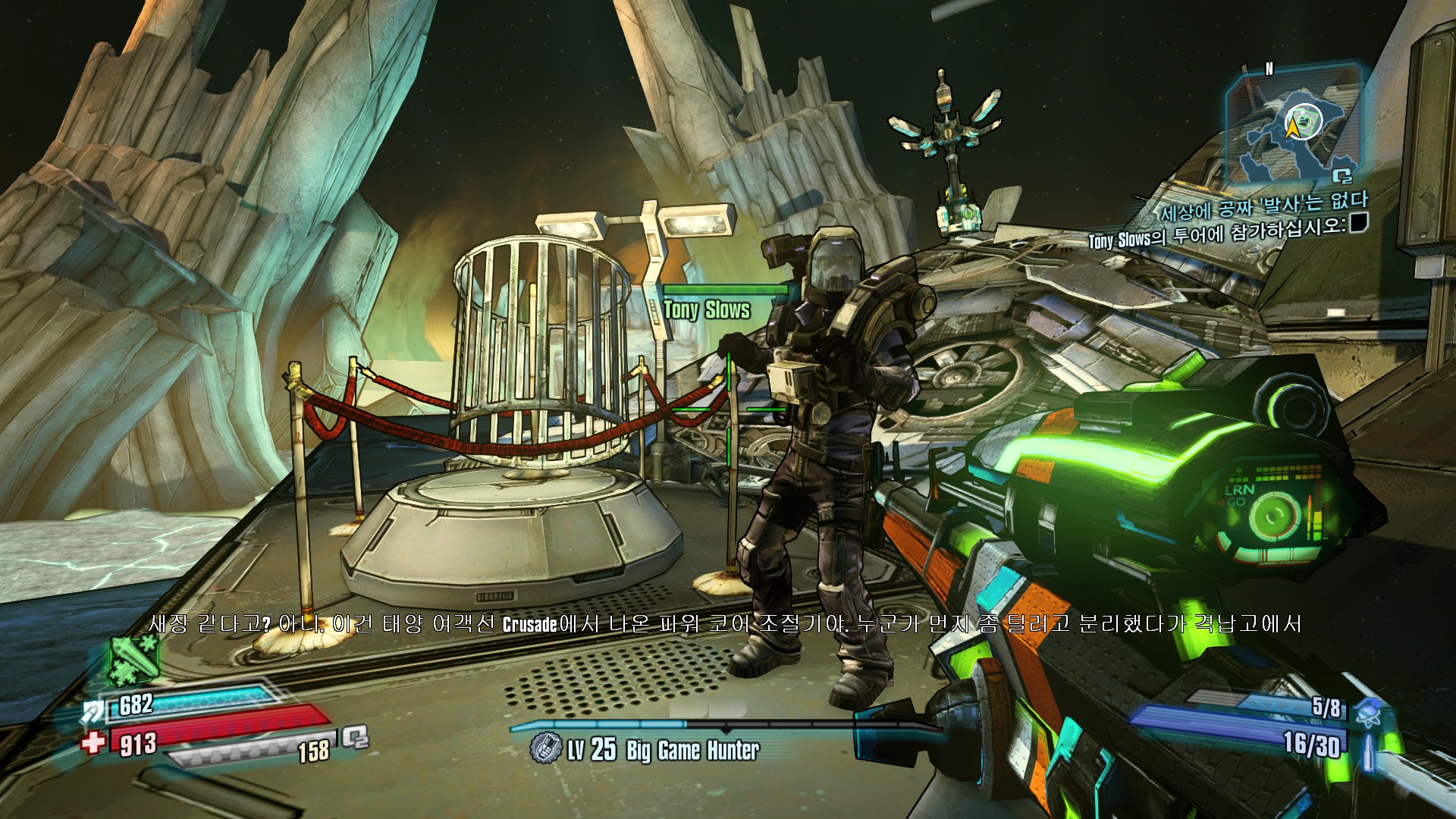Tick the Tony Slows tour objective checkbox
Screen dimensions: 1456x819
1358,221
